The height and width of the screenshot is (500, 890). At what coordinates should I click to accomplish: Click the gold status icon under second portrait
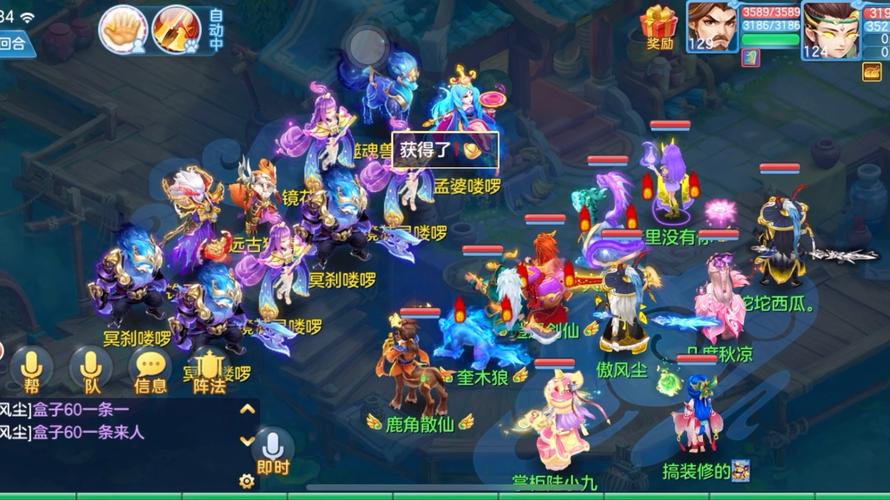(x=873, y=71)
